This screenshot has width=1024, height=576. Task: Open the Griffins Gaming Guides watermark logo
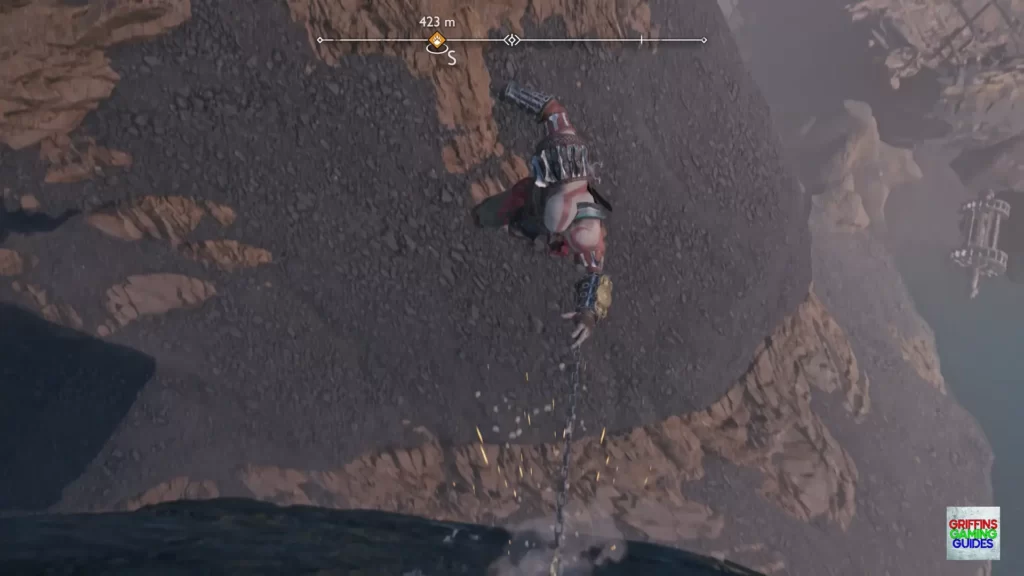pos(972,533)
